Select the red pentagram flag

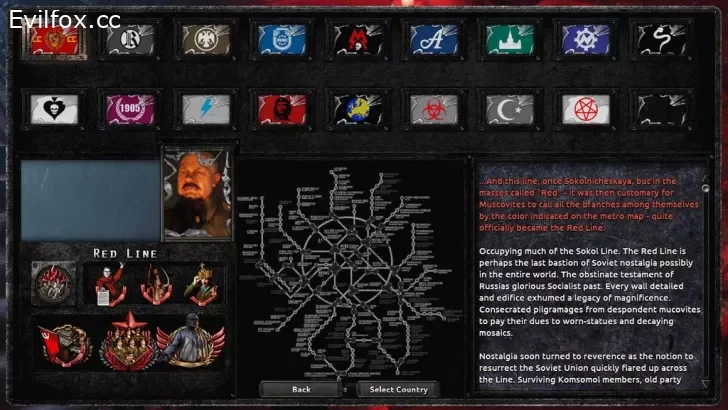coord(587,108)
